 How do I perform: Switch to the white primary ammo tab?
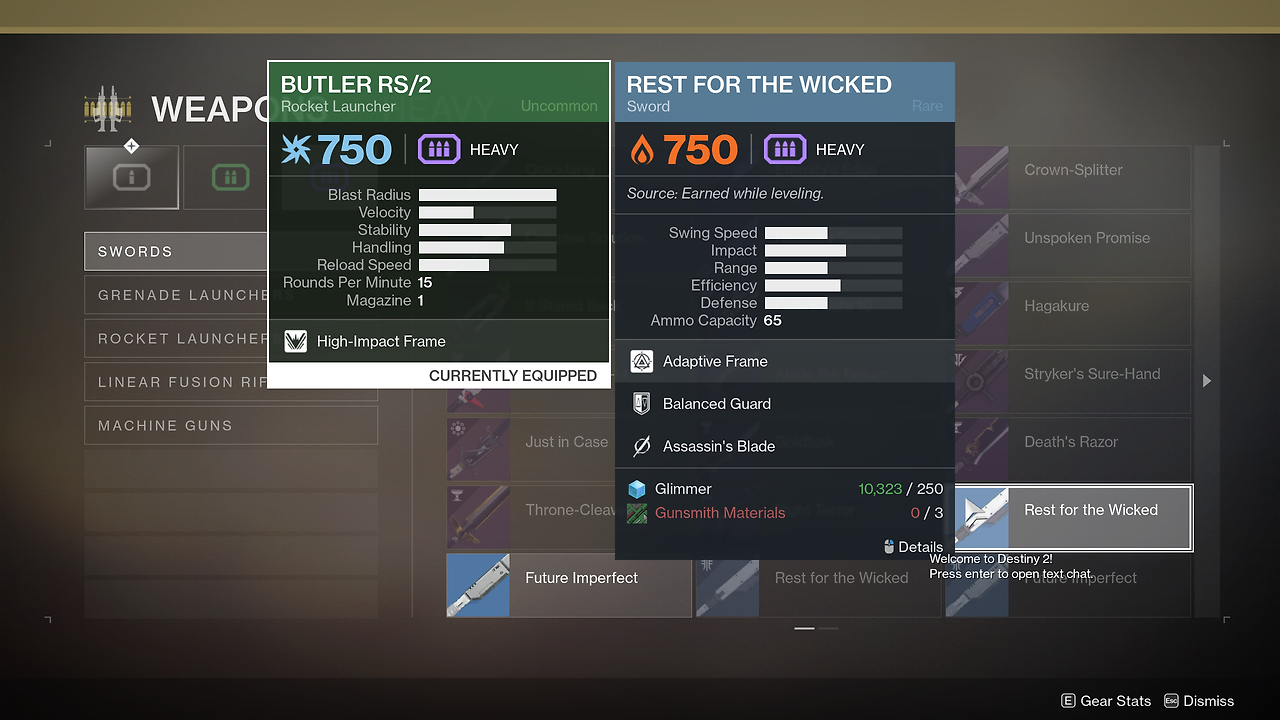[x=132, y=178]
